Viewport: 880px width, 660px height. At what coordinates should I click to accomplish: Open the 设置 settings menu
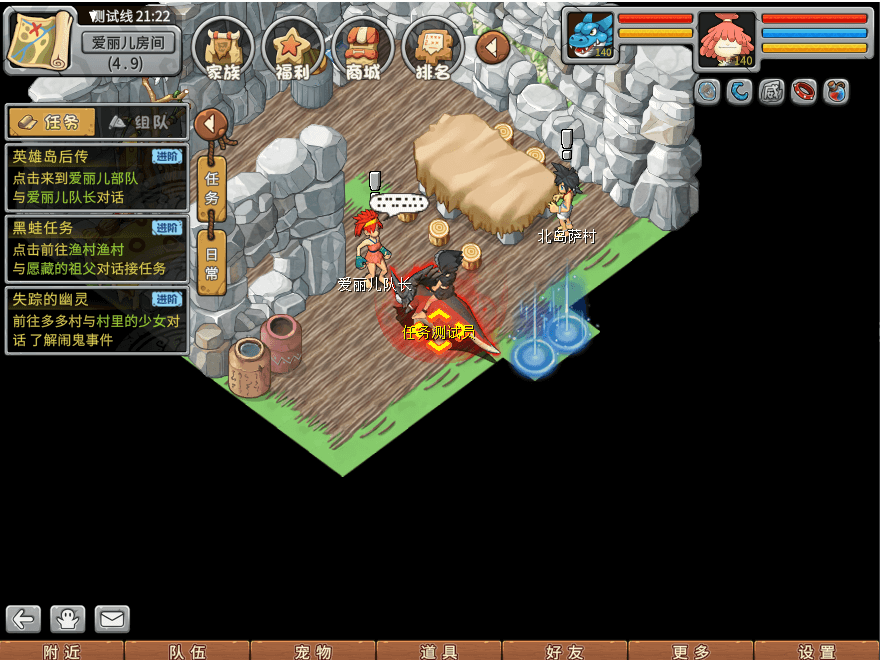tap(817, 651)
